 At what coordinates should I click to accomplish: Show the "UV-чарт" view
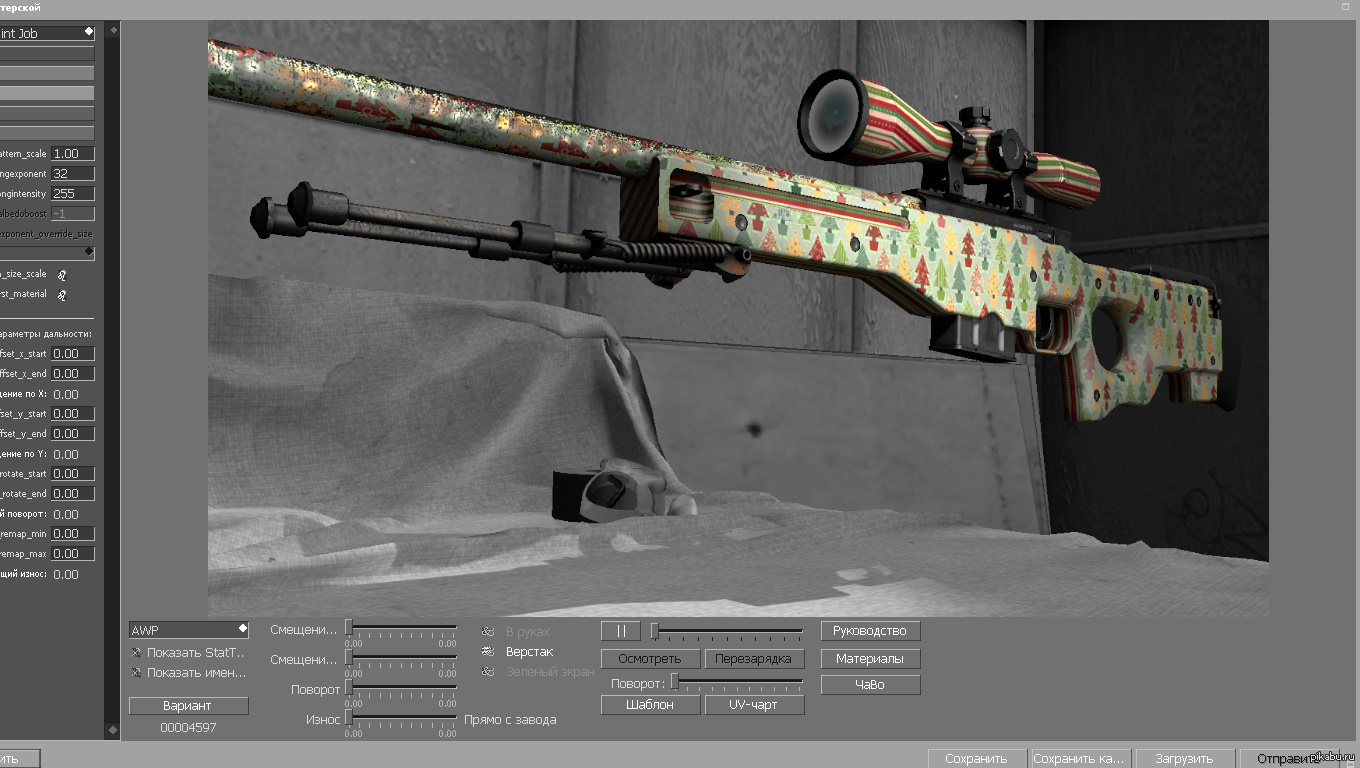click(x=754, y=705)
